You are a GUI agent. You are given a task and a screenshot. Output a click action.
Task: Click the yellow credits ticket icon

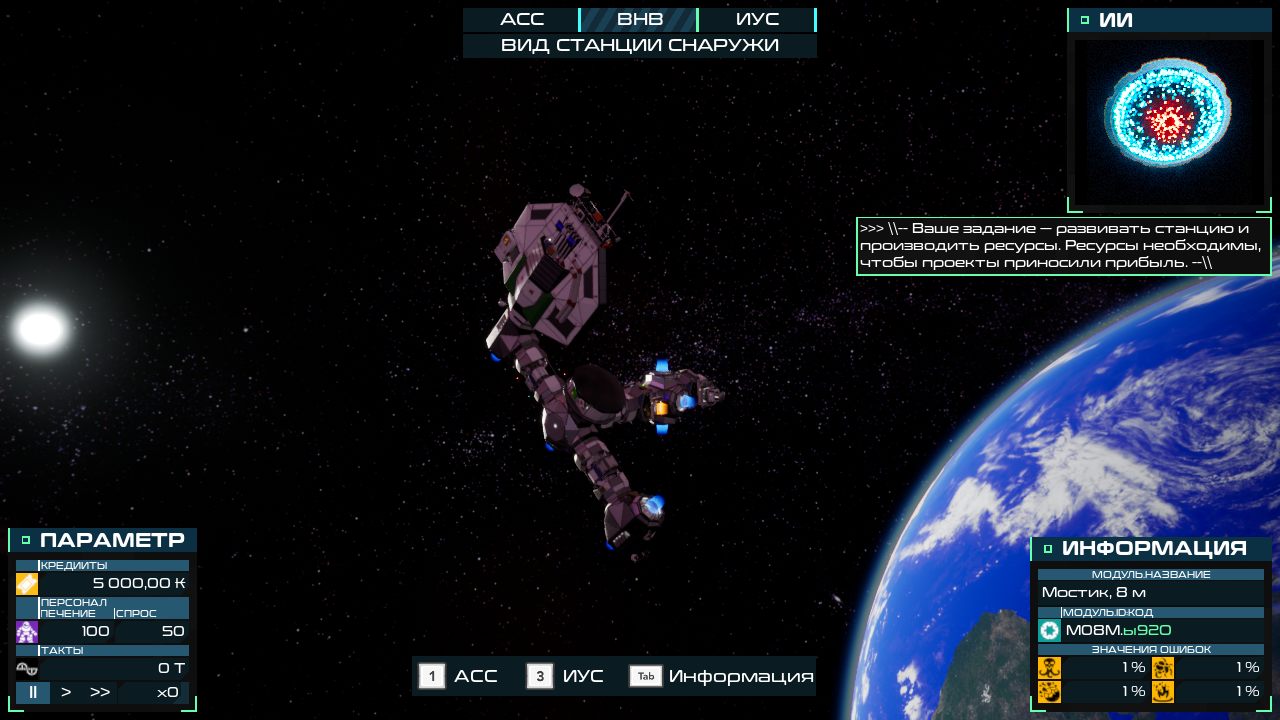pos(27,583)
